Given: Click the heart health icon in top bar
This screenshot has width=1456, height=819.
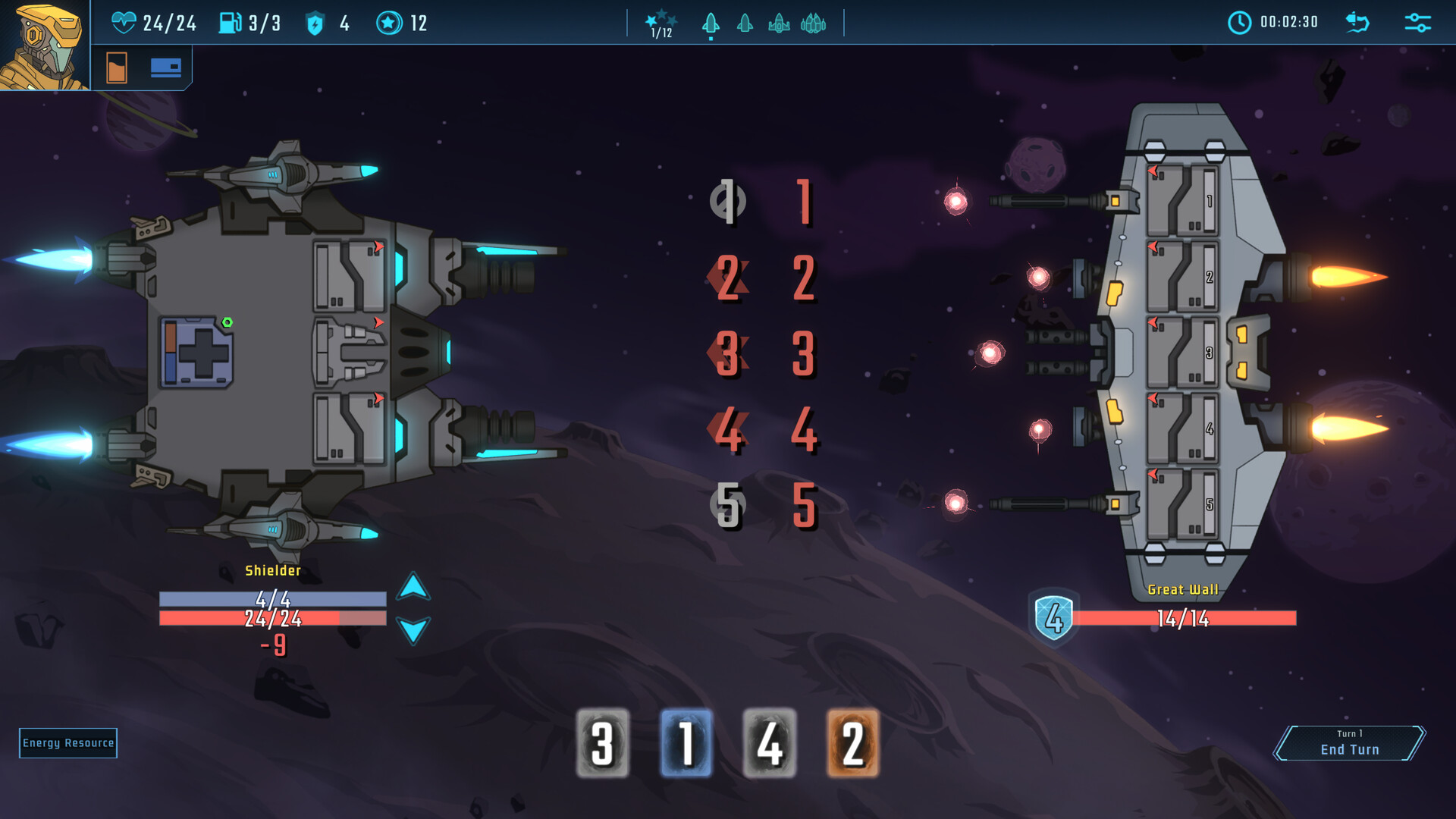Looking at the screenshot, I should [x=126, y=23].
